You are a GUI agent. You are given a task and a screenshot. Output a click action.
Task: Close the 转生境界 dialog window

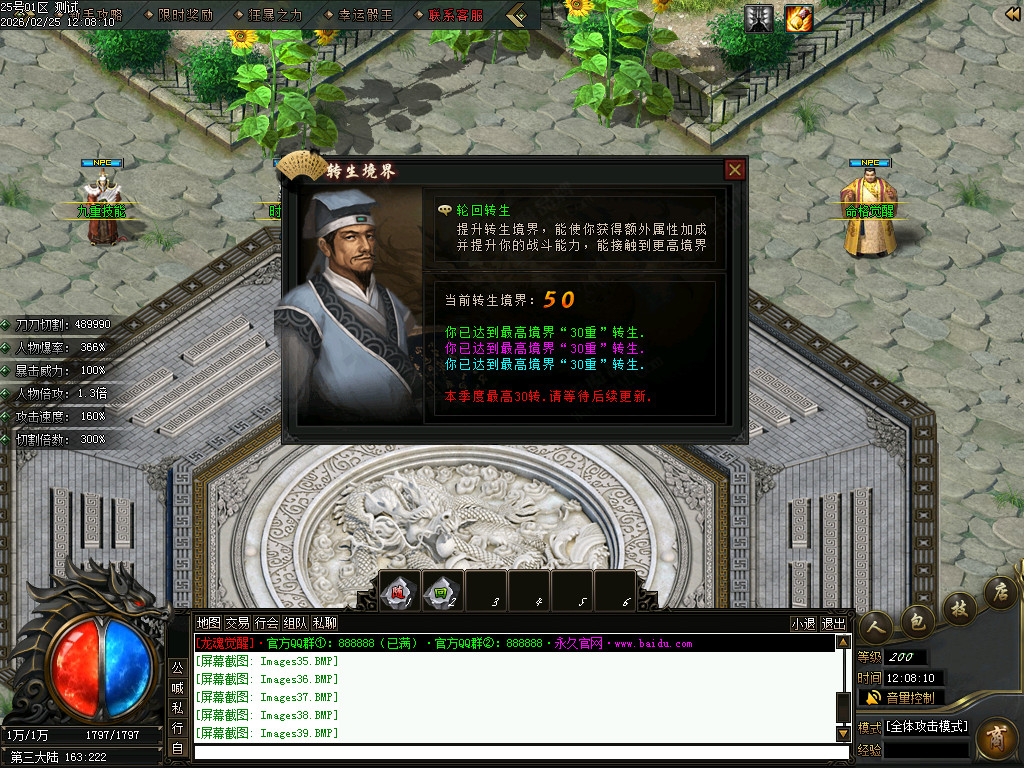[x=735, y=170]
